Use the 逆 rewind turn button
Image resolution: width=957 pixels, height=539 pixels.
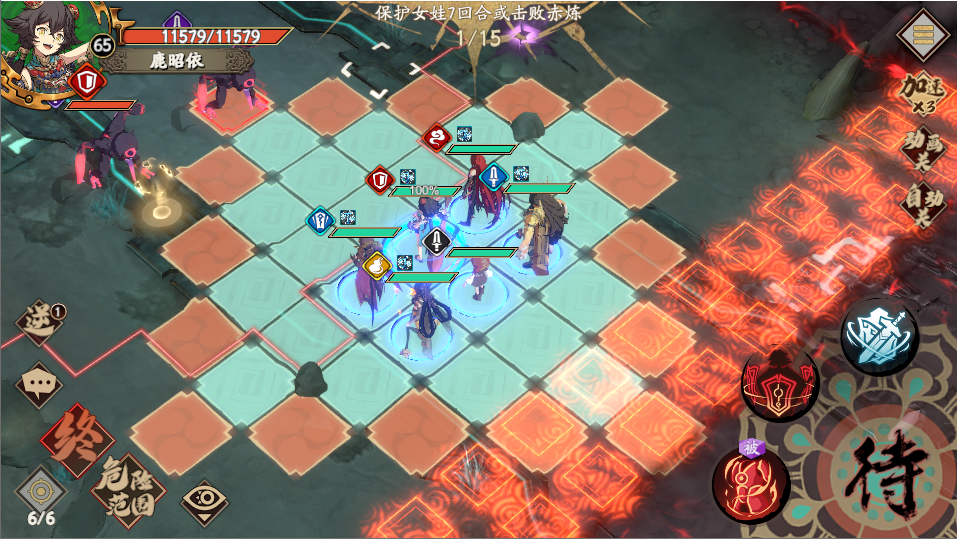[x=38, y=325]
